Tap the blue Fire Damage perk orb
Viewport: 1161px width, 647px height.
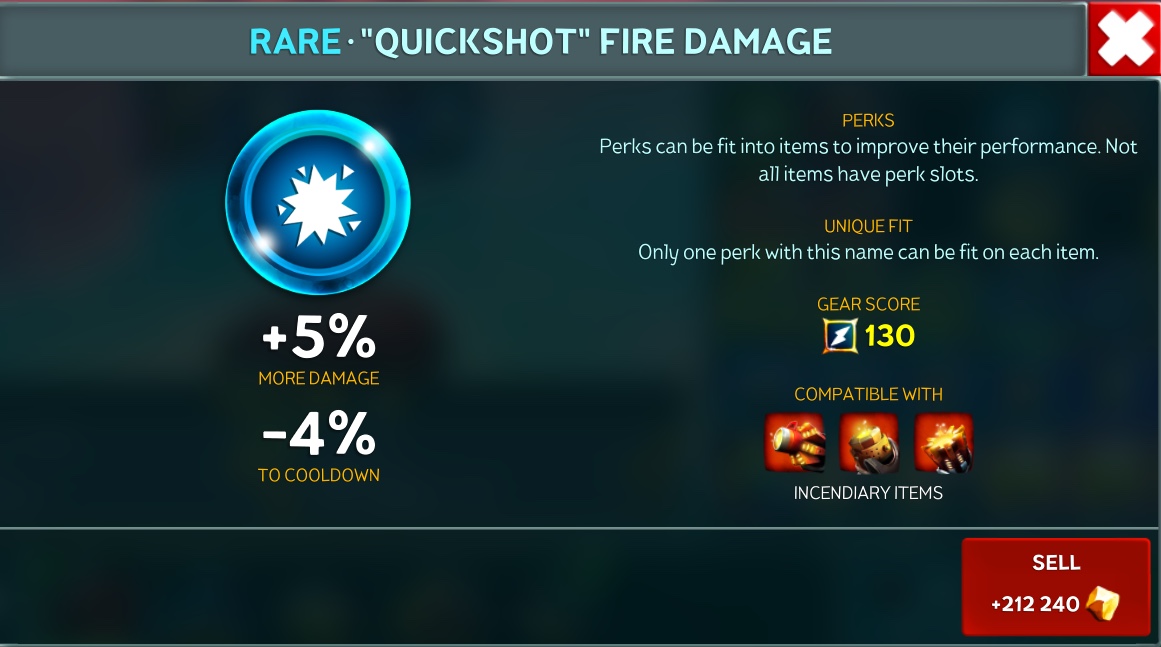click(318, 203)
